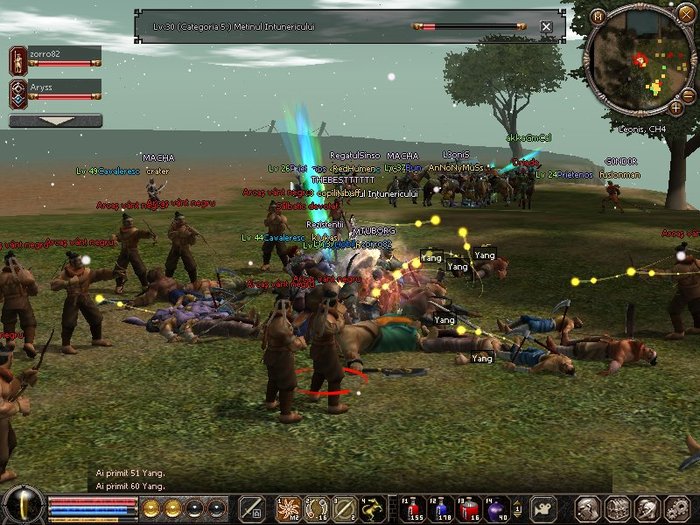Open the inventory chest icon
Viewport: 700px width, 525px height.
point(616,508)
